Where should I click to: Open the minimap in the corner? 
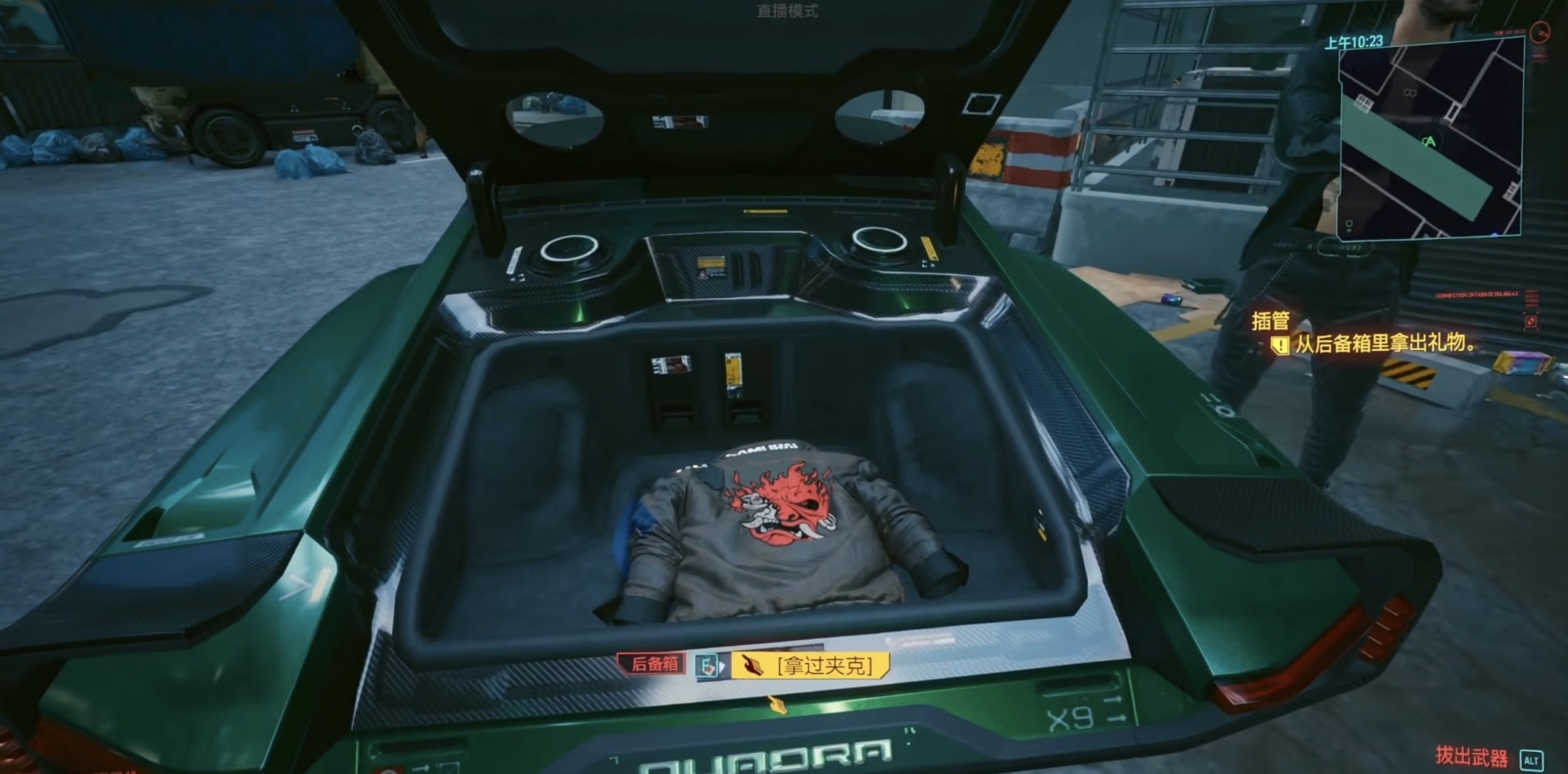point(1431,139)
